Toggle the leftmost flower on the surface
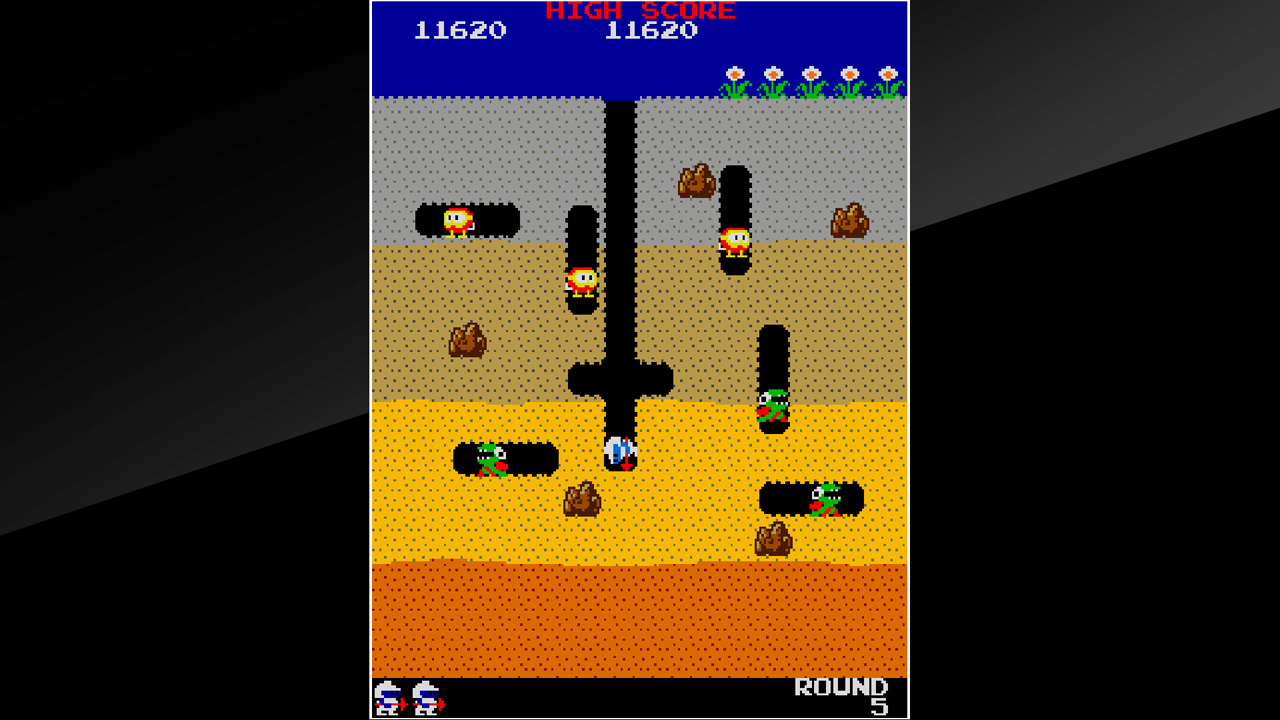The height and width of the screenshot is (720, 1280). point(735,75)
